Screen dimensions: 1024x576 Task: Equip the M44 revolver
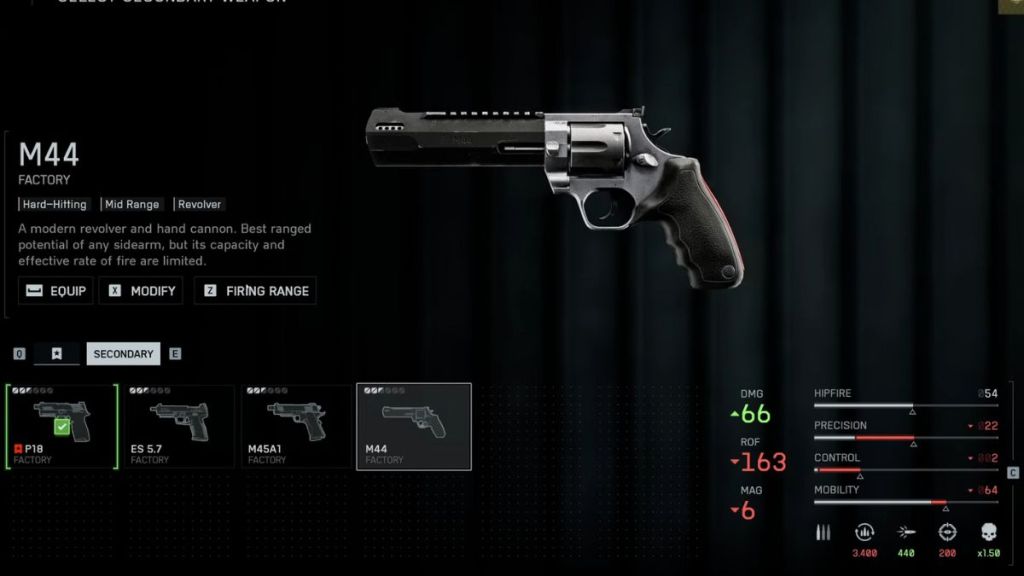pos(56,291)
